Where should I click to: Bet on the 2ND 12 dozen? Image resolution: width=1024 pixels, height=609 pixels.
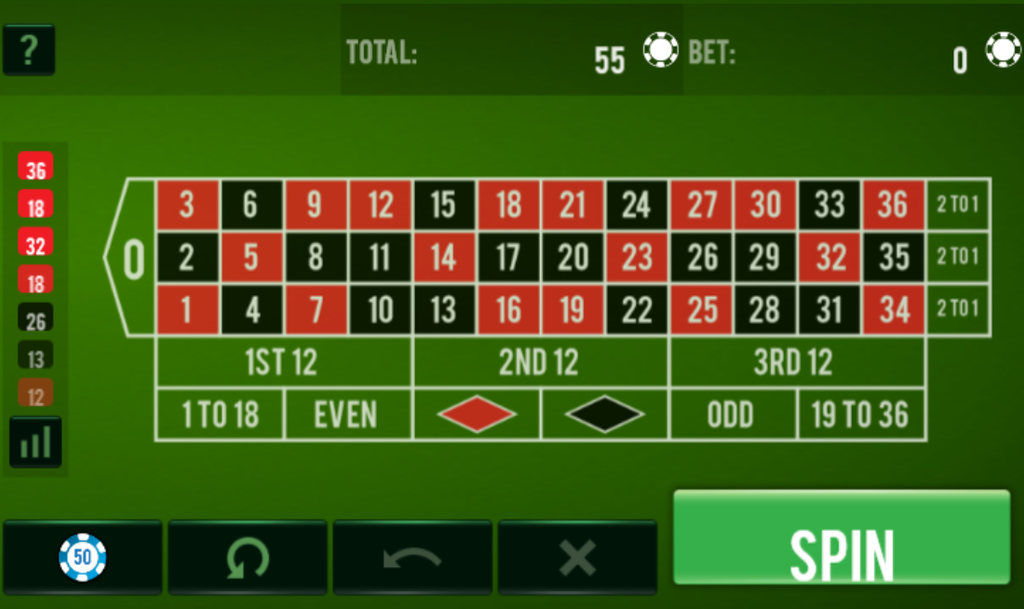[540, 362]
